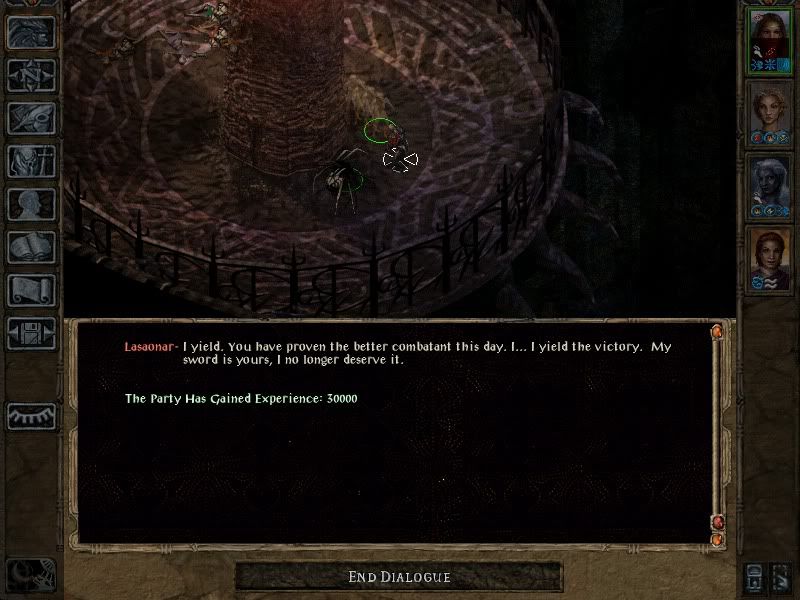
Task: Toggle the closed eye rest button
Action: click(31, 416)
